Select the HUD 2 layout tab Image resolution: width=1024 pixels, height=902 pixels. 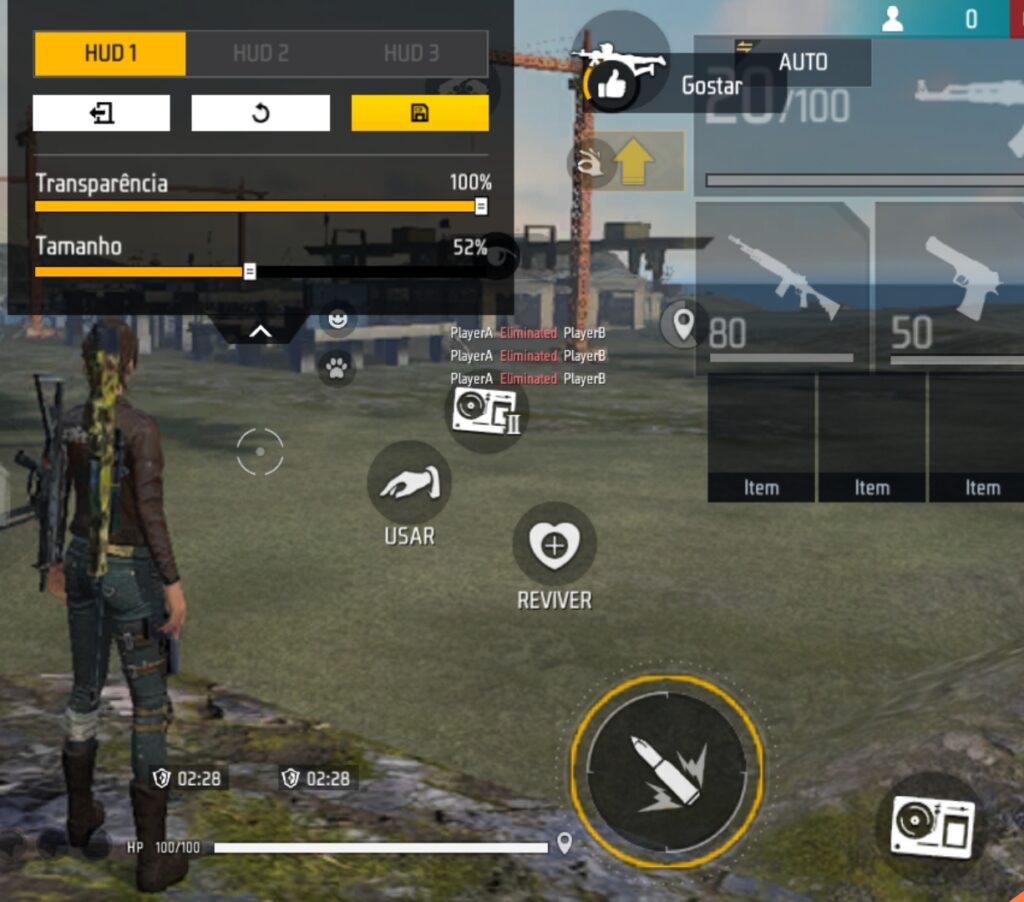point(260,54)
